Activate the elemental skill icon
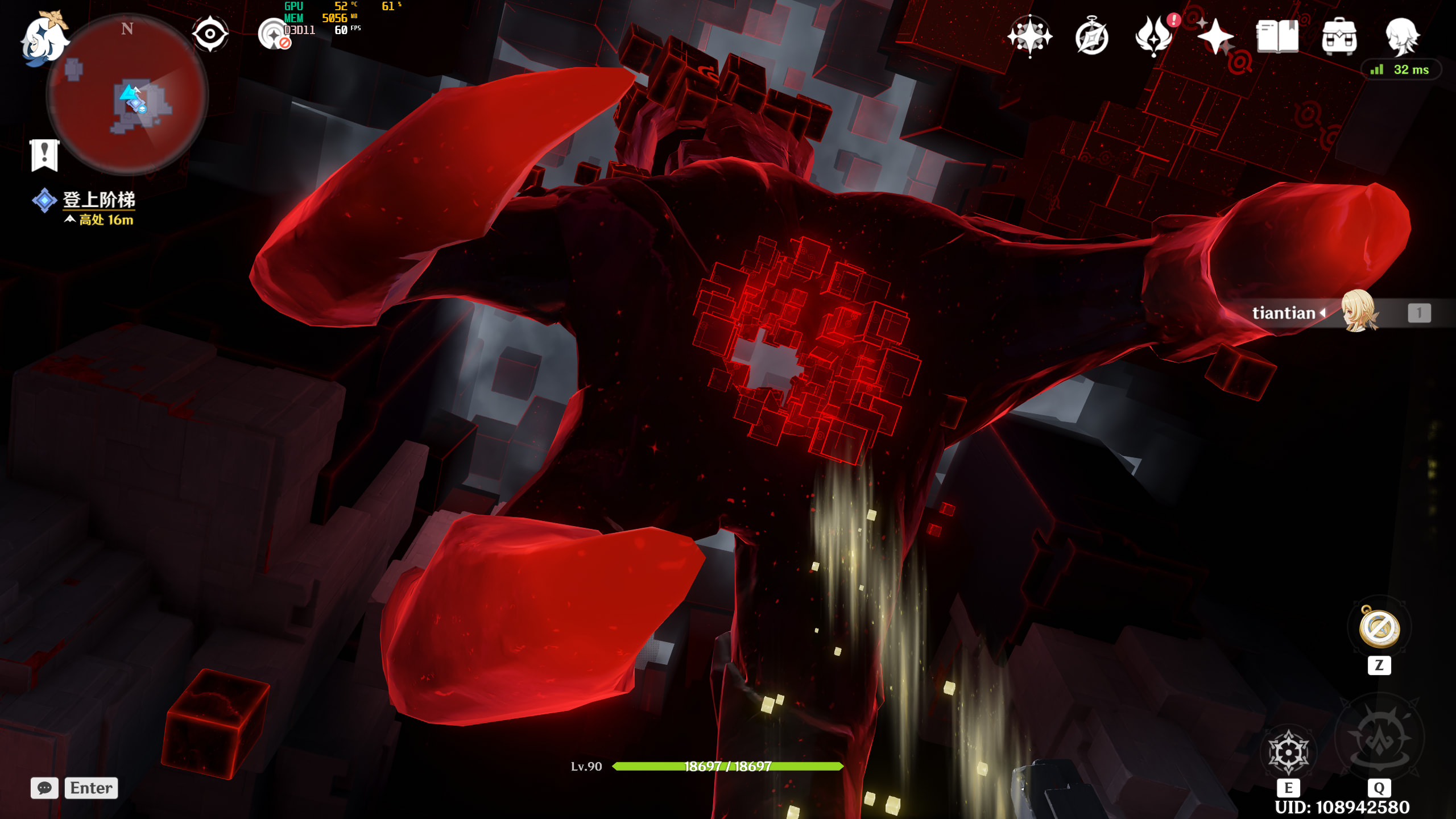Viewport: 1456px width, 819px height. tap(1289, 752)
